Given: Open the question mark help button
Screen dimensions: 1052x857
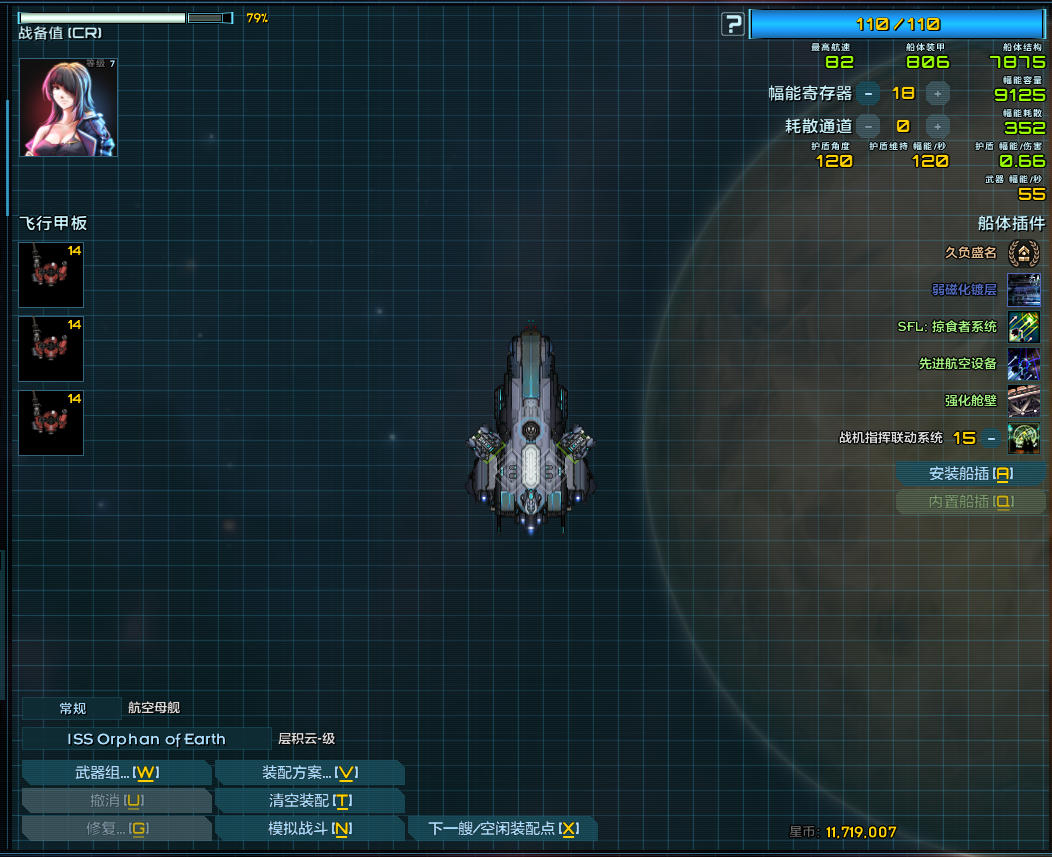Looking at the screenshot, I should point(734,24).
